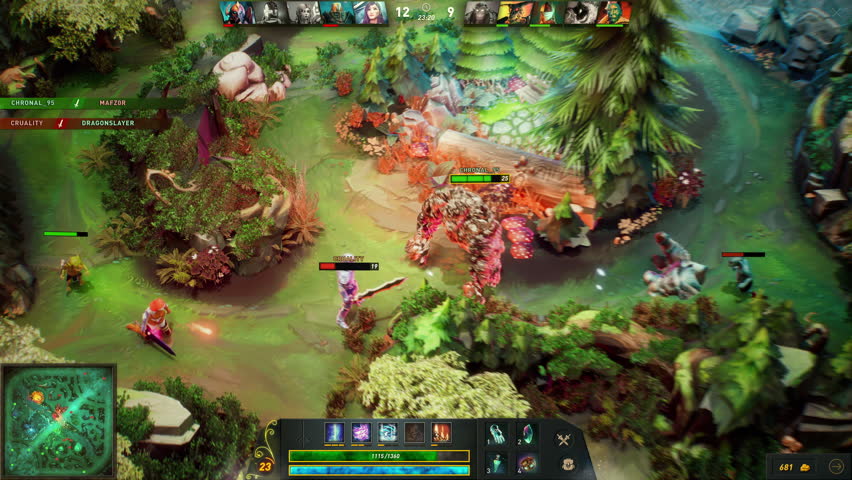Use the cyan frost ability
The width and height of the screenshot is (852, 480).
388,433
